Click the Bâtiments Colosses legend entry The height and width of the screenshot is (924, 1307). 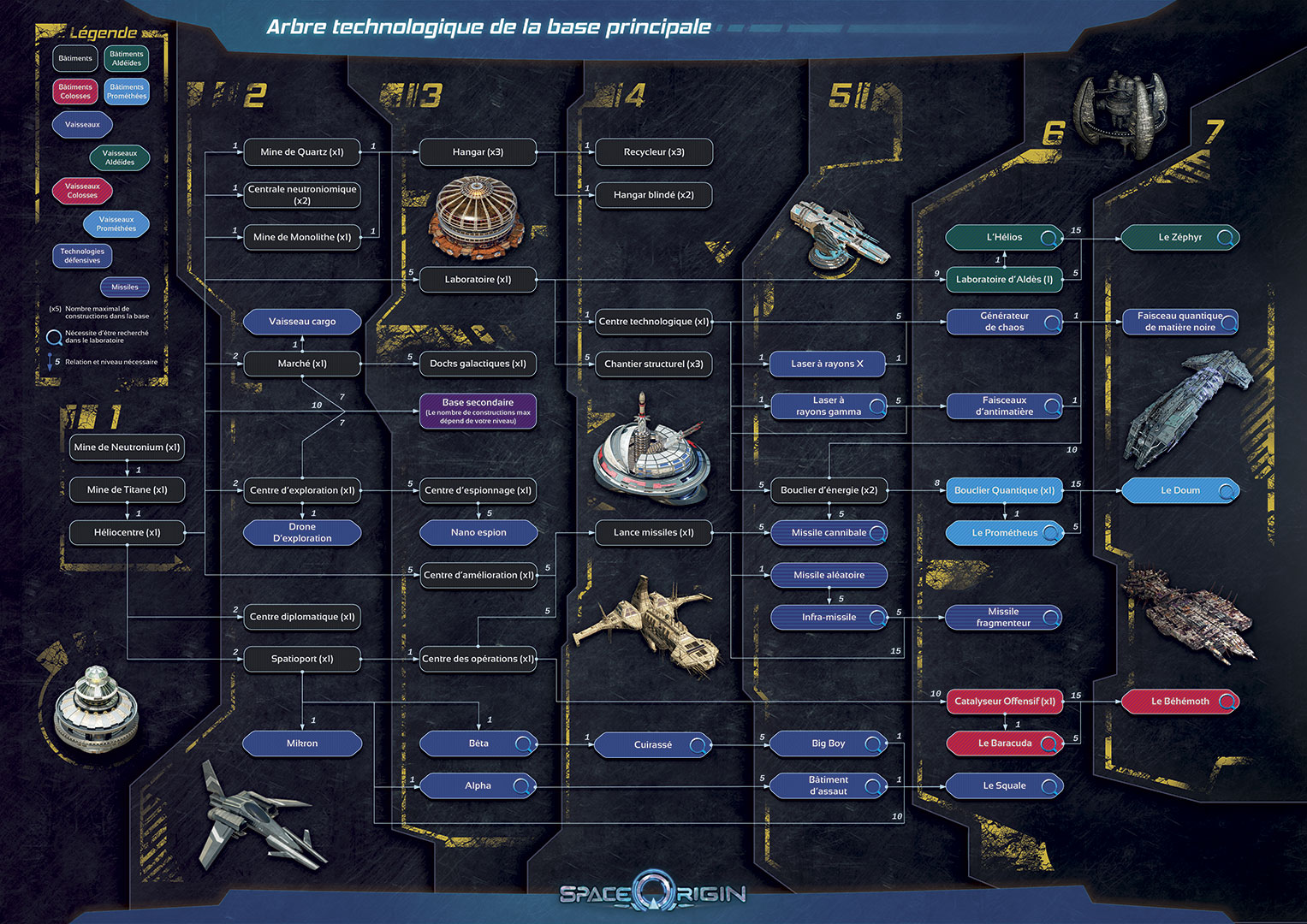[75, 92]
